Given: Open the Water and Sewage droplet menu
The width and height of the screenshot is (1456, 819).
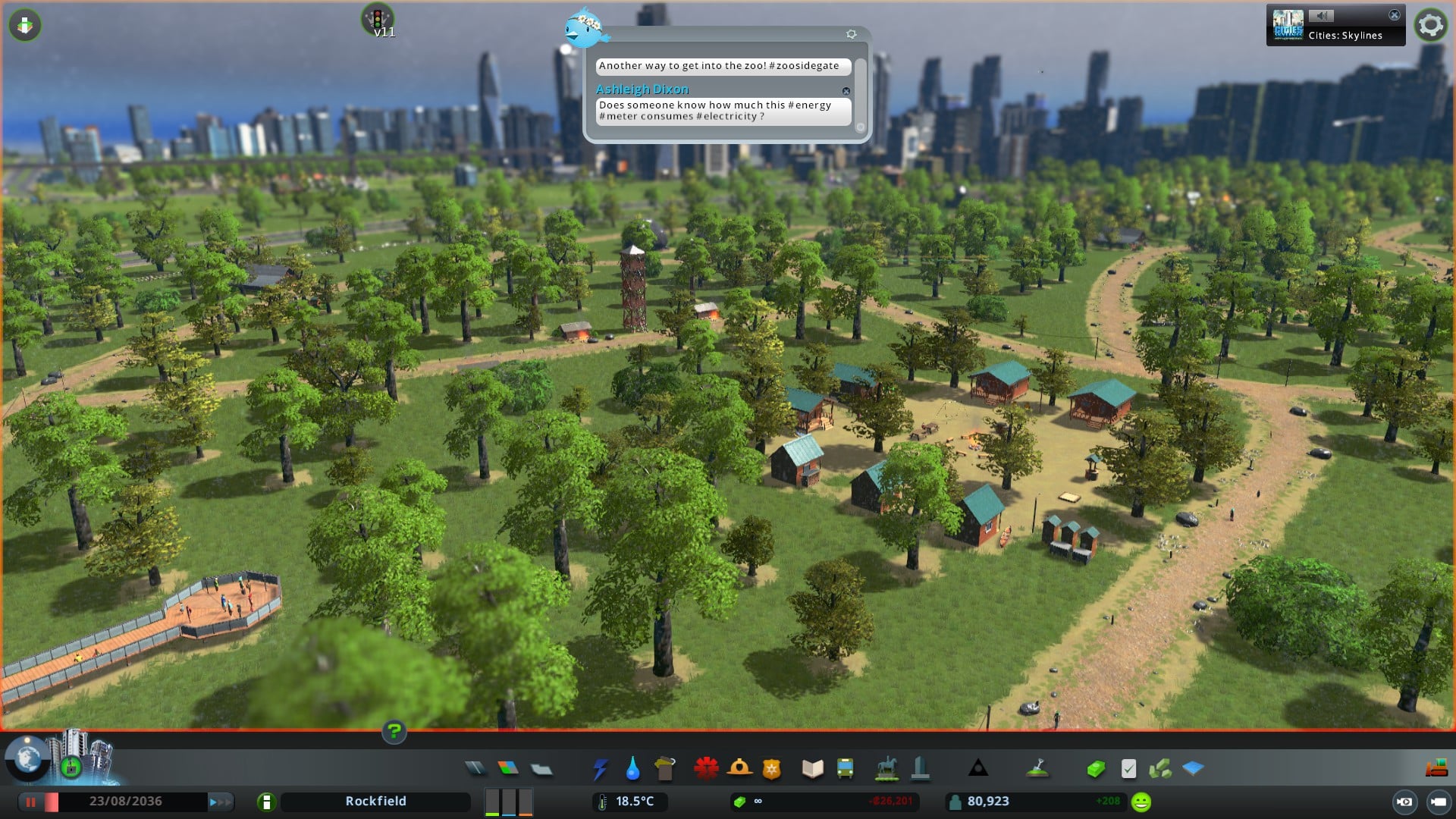Looking at the screenshot, I should coord(632,769).
